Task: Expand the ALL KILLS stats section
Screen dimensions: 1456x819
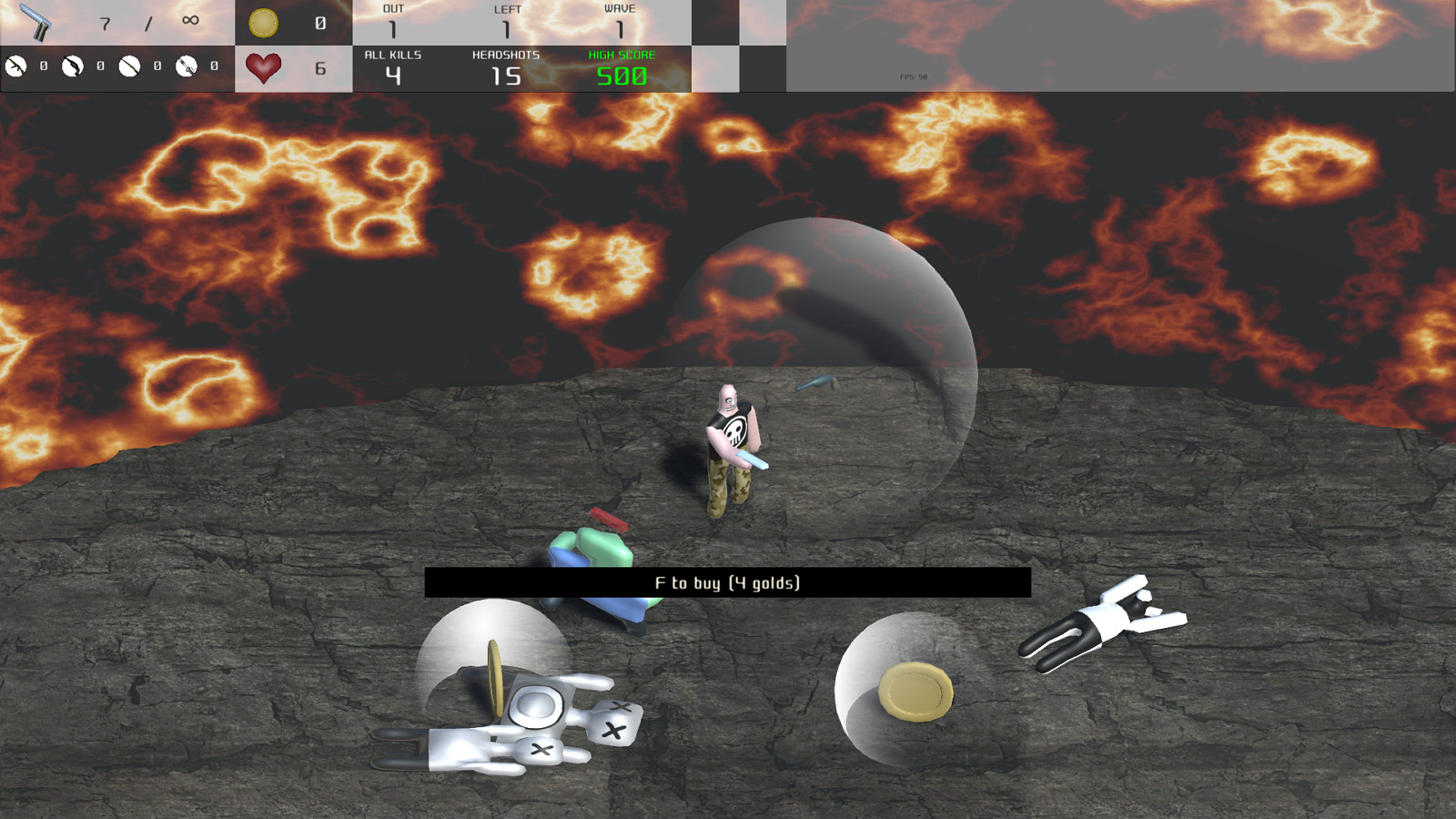Action: pos(391,66)
